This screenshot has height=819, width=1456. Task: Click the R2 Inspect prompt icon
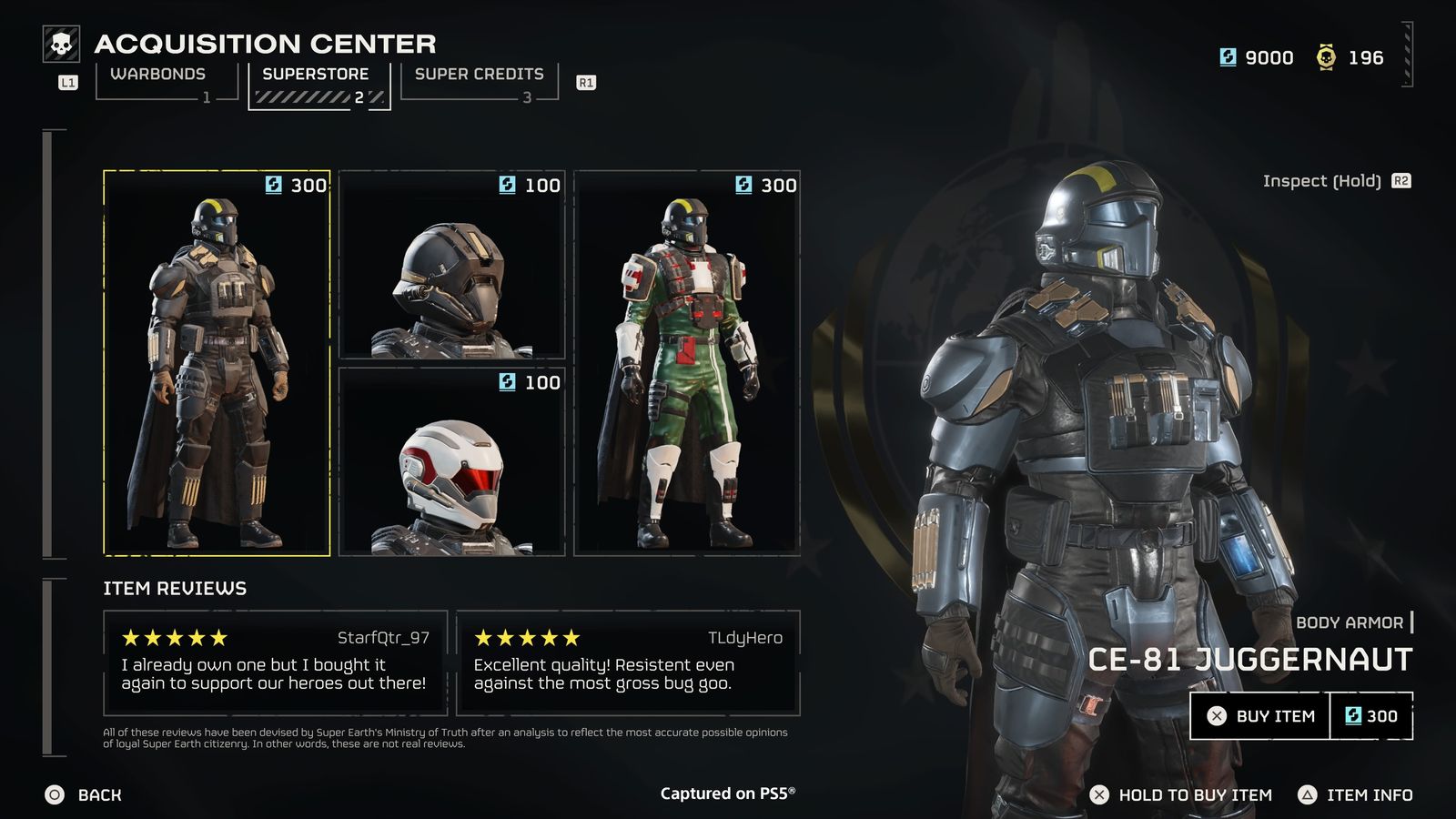click(1401, 180)
